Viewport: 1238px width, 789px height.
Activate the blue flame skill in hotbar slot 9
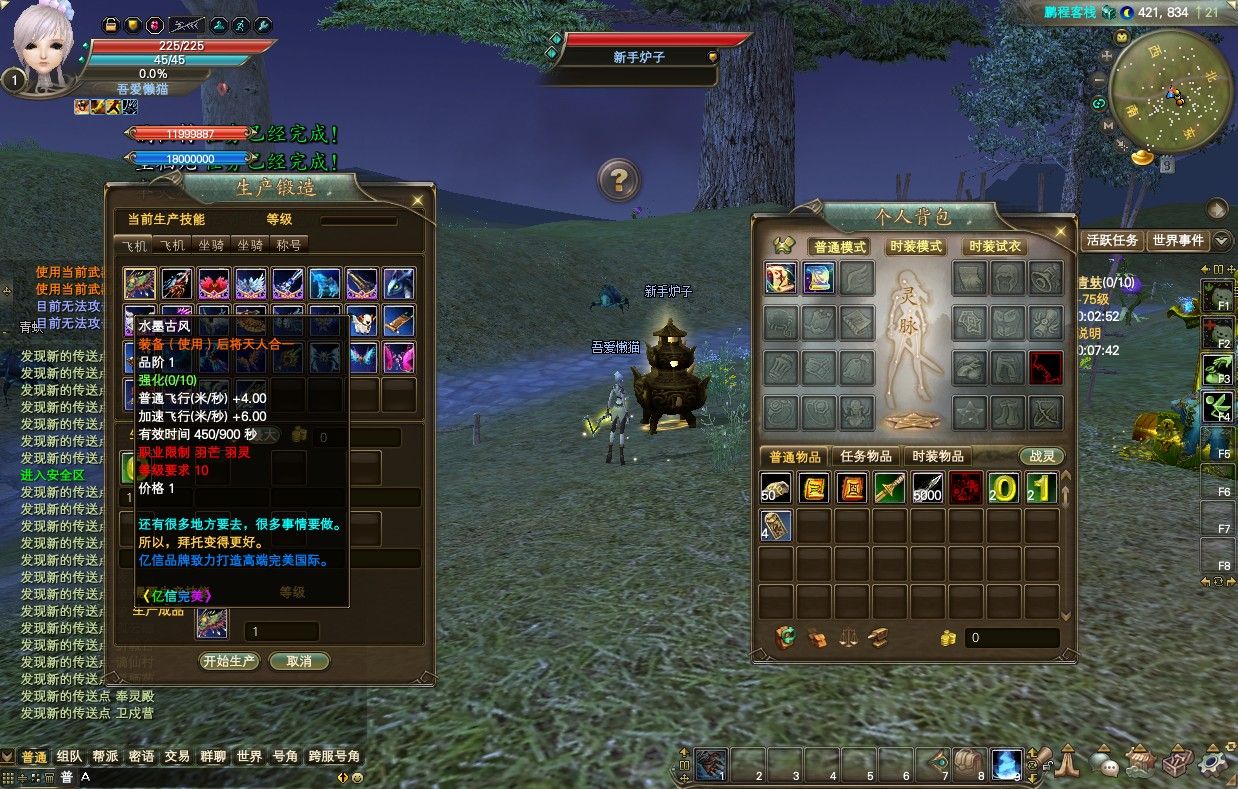(x=1006, y=766)
